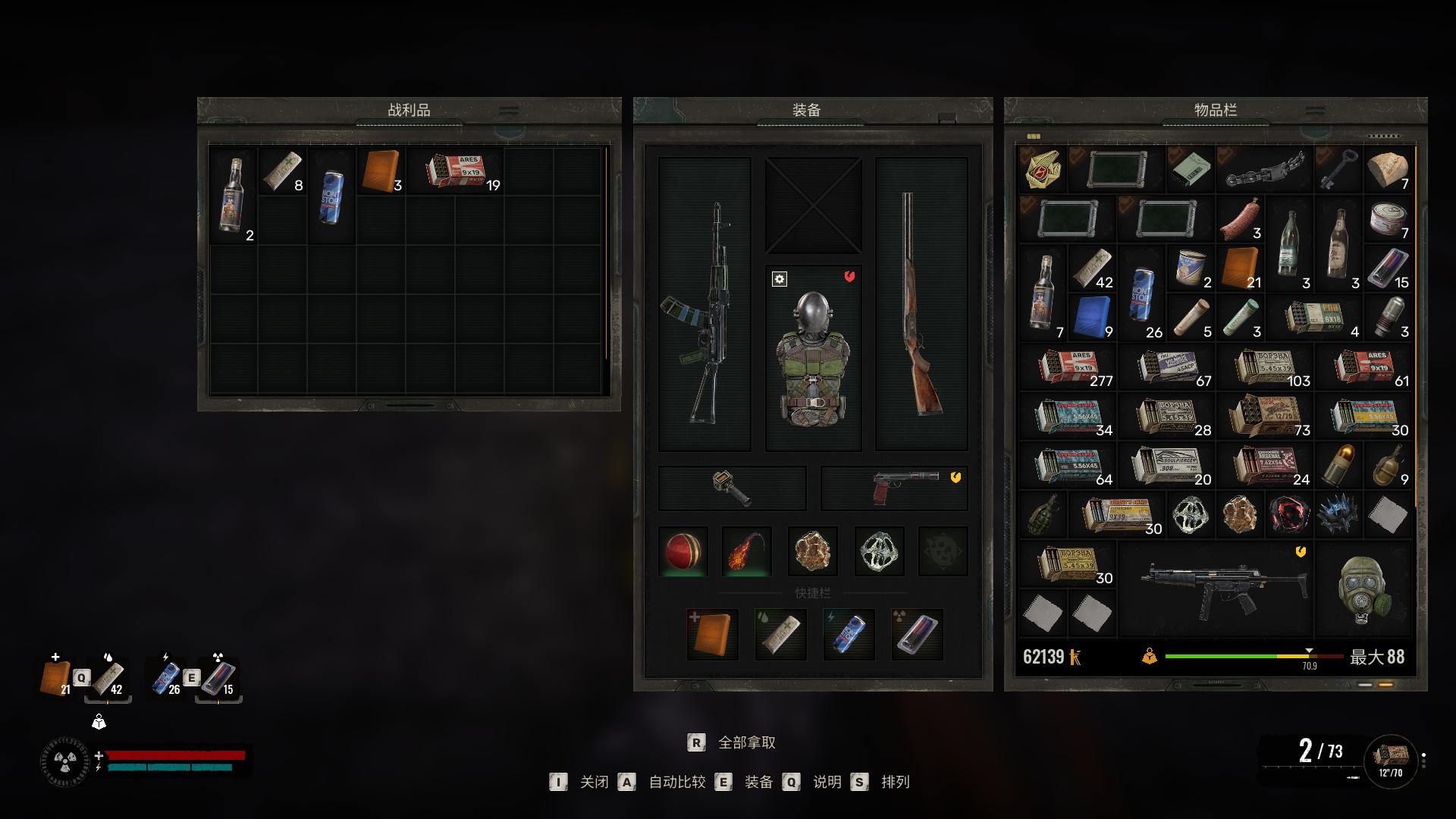1456x819 pixels.
Task: Select the equipped suppressed pistol slot
Action: [893, 488]
